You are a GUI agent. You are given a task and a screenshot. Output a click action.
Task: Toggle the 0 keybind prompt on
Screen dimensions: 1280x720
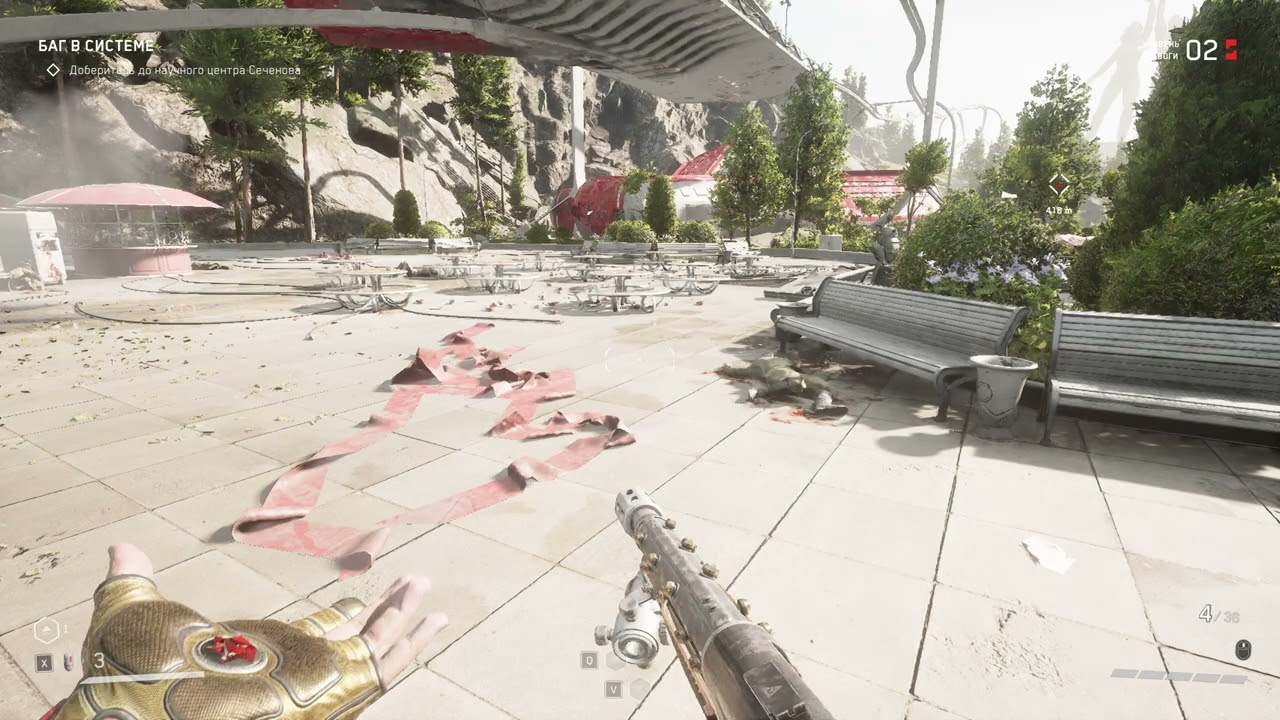pos(589,660)
